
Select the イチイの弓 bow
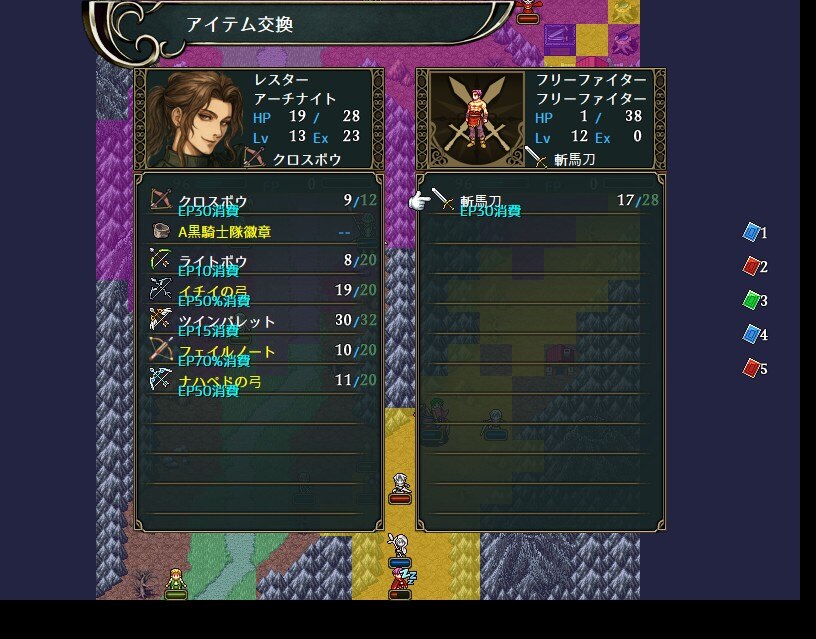click(258, 291)
